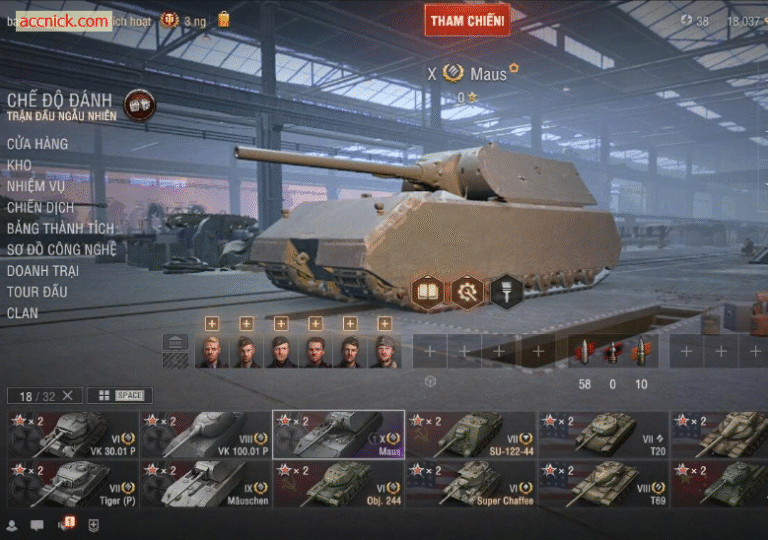The image size is (768, 540).
Task: Open the CỬA HÀNG store menu
Action: (x=38, y=144)
